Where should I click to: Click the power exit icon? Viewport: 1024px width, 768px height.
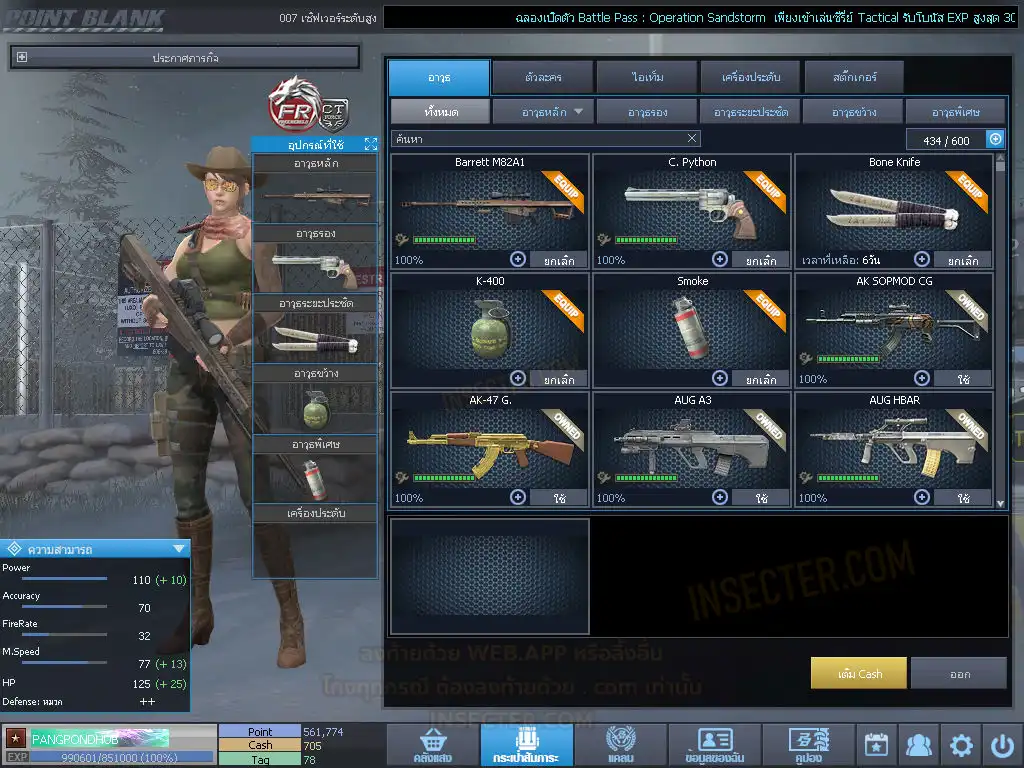[x=1002, y=746]
